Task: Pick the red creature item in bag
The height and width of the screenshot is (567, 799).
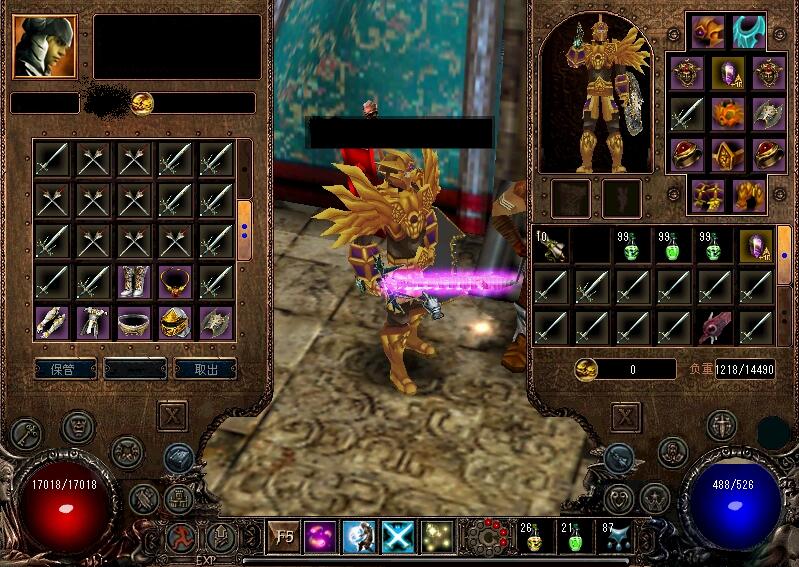Action: point(714,326)
